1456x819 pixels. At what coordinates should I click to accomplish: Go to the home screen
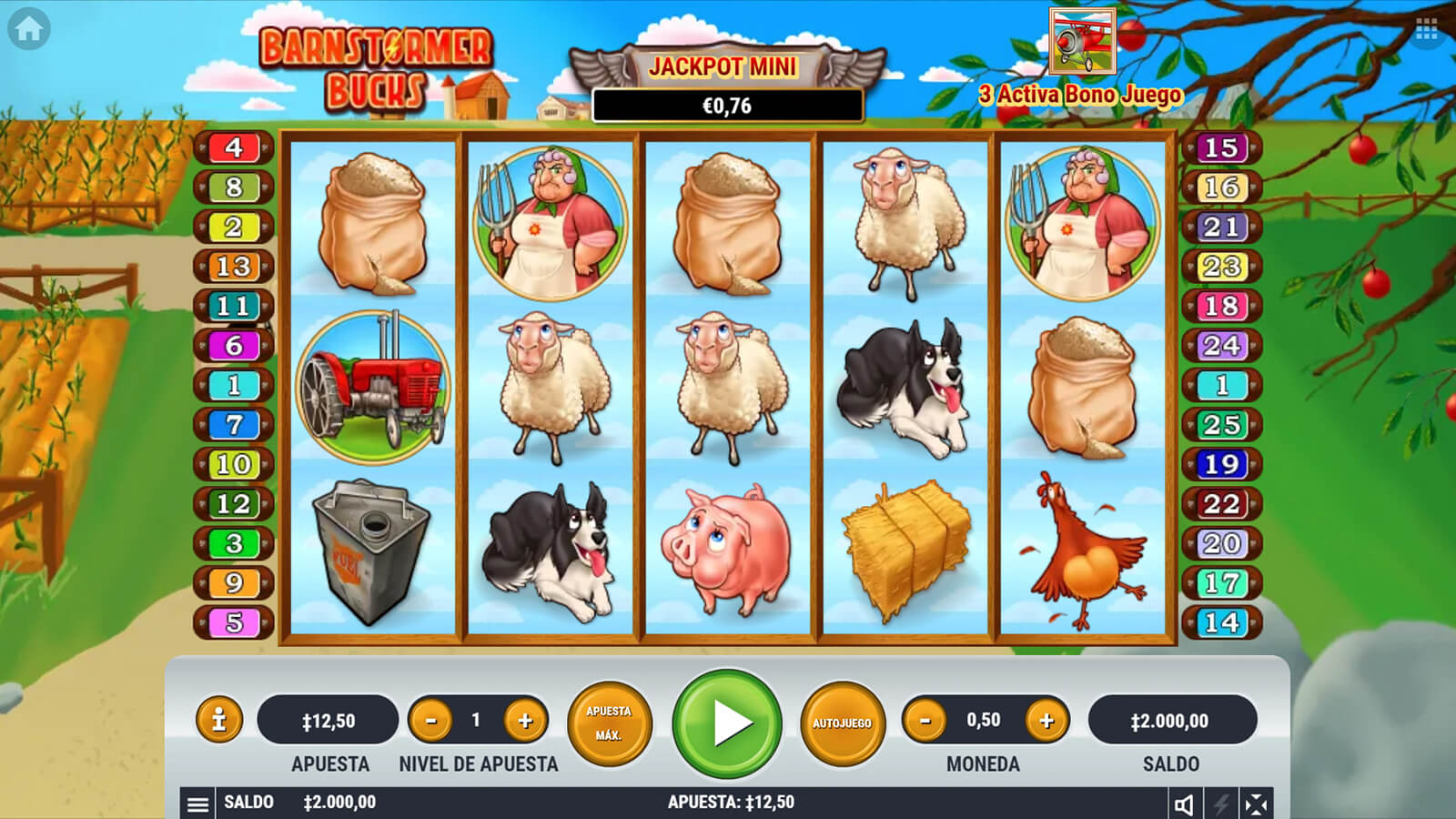tap(28, 29)
